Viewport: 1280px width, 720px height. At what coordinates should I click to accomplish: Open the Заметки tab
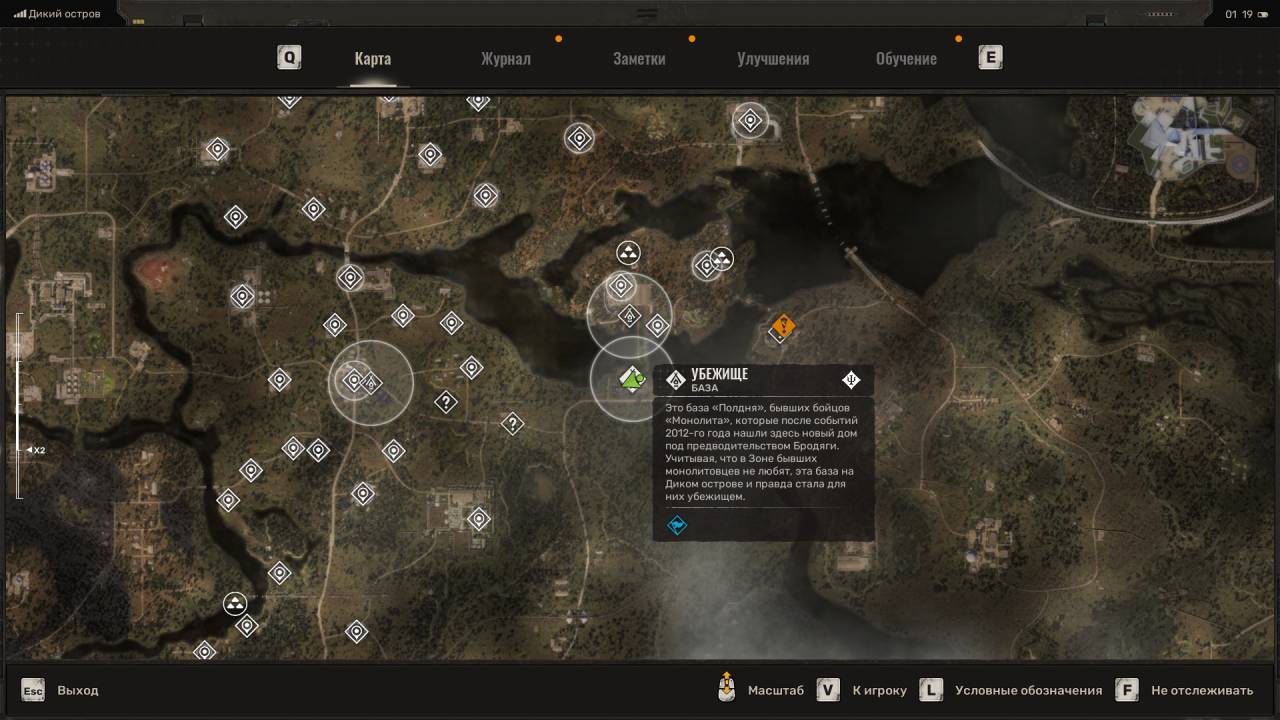(x=639, y=58)
